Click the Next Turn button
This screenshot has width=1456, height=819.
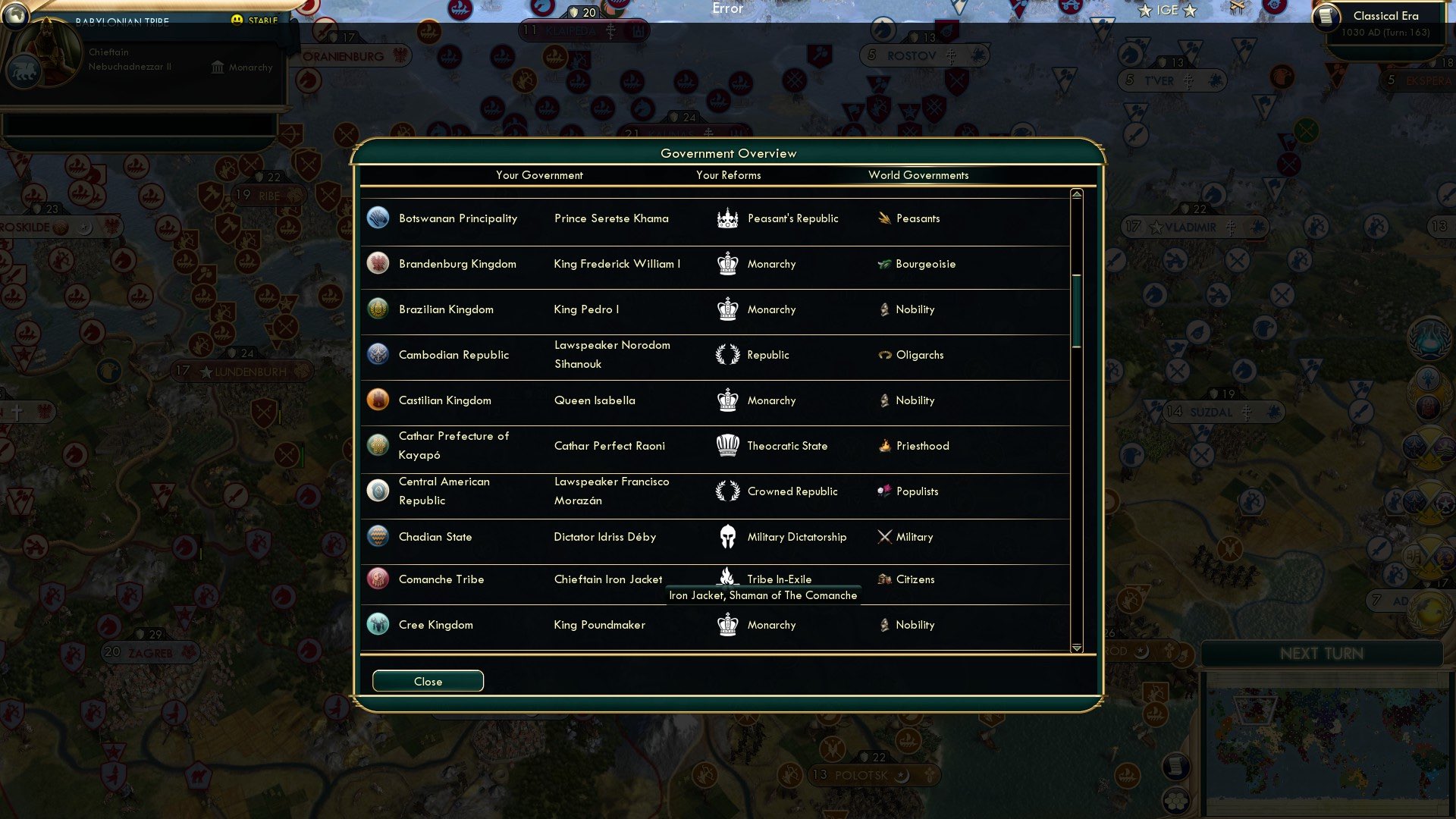pyautogui.click(x=1323, y=654)
